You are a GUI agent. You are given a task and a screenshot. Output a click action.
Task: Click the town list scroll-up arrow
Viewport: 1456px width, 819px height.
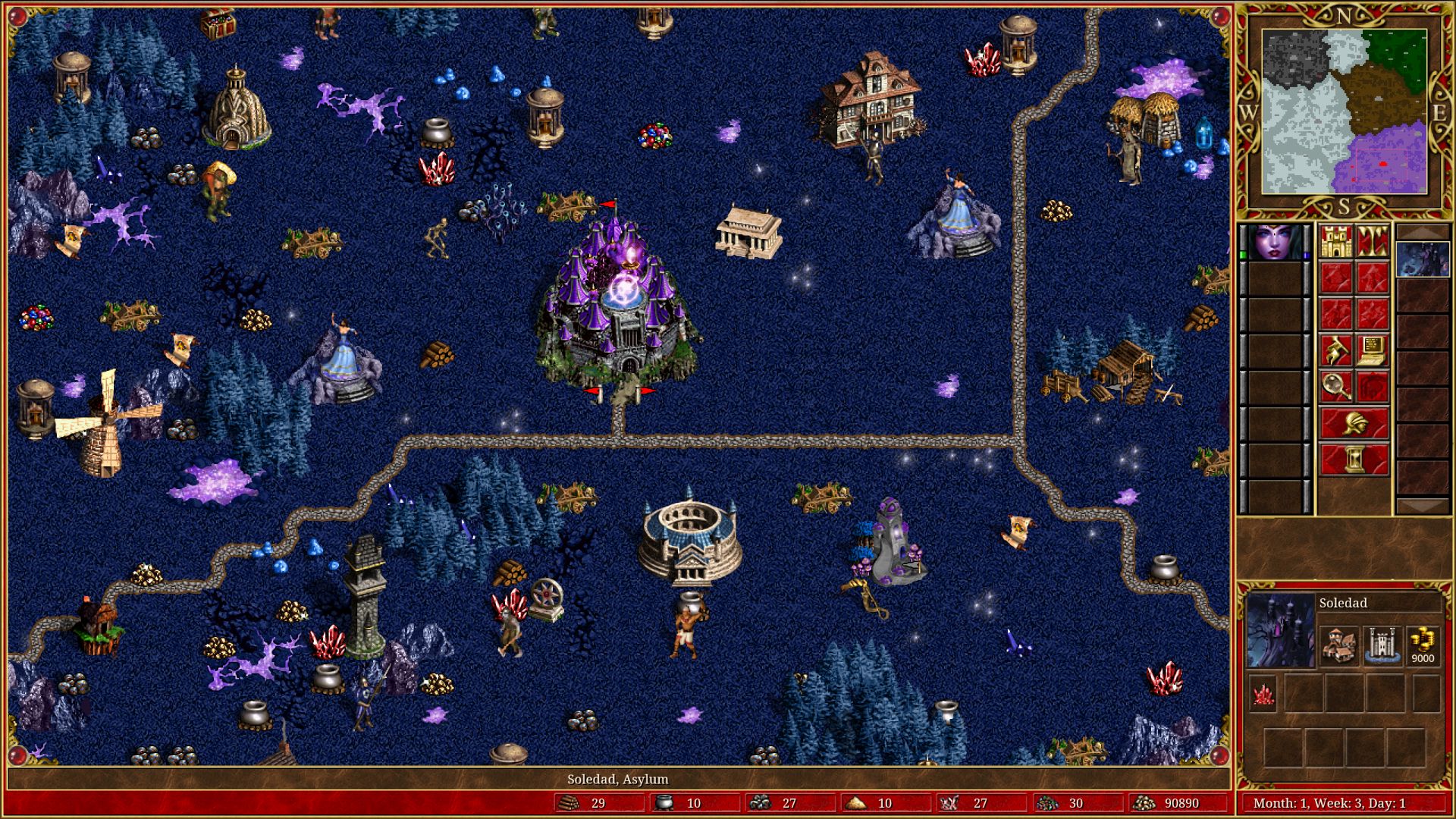point(1423,232)
